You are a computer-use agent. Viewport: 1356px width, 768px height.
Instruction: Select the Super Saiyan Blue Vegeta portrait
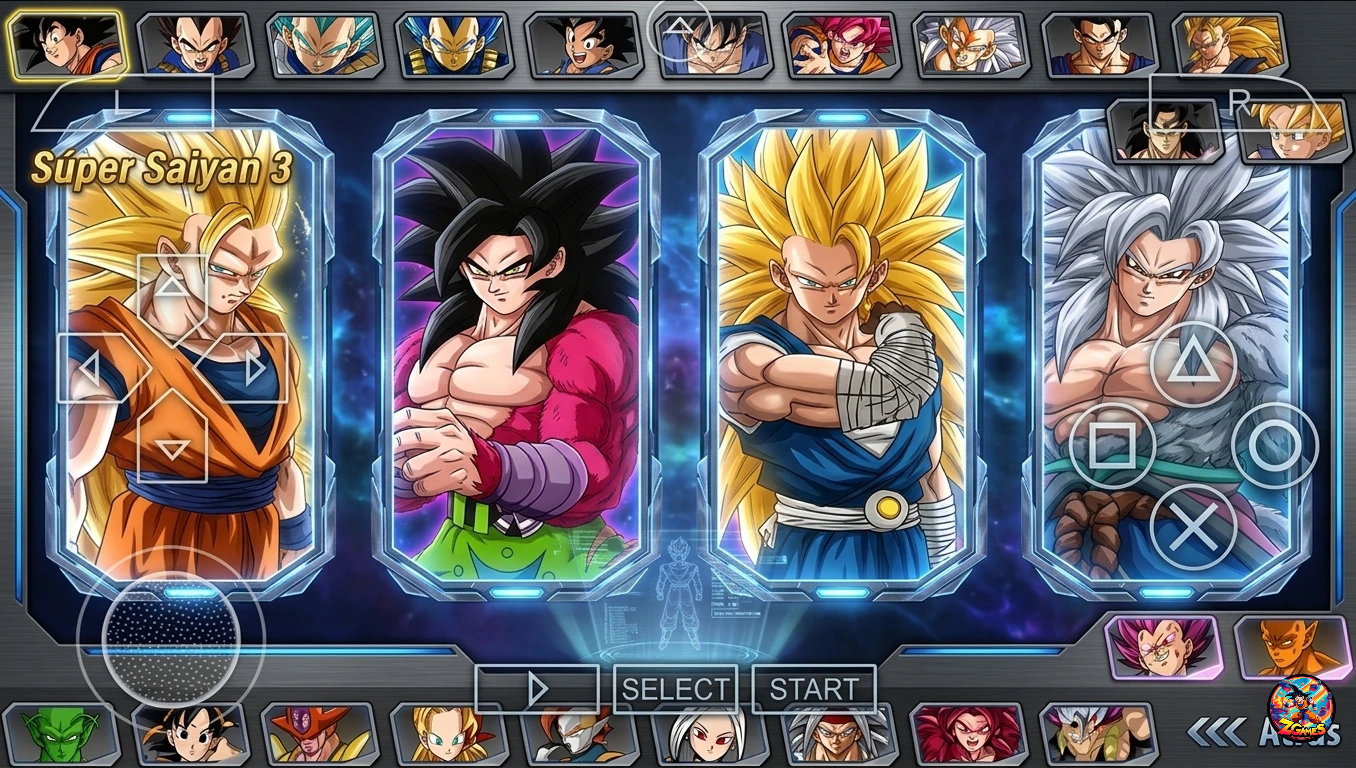[x=323, y=46]
